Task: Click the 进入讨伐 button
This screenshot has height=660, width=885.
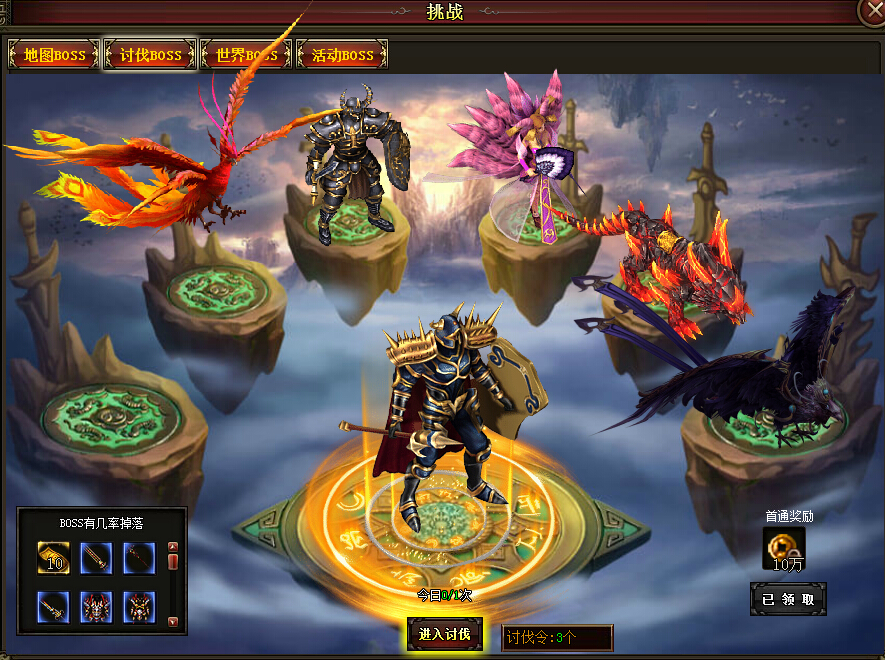Action: pyautogui.click(x=444, y=634)
